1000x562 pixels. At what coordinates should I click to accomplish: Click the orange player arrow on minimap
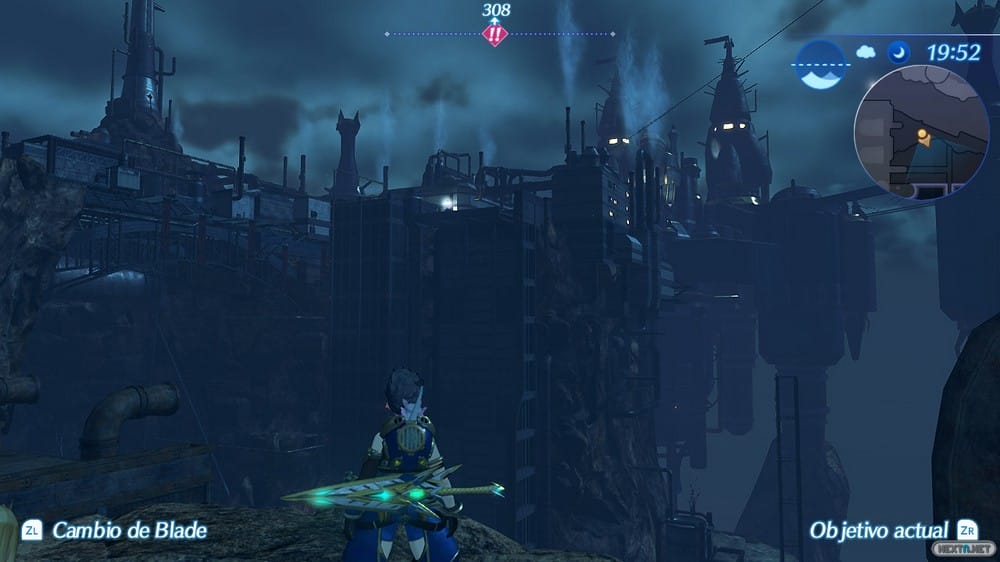[x=923, y=138]
